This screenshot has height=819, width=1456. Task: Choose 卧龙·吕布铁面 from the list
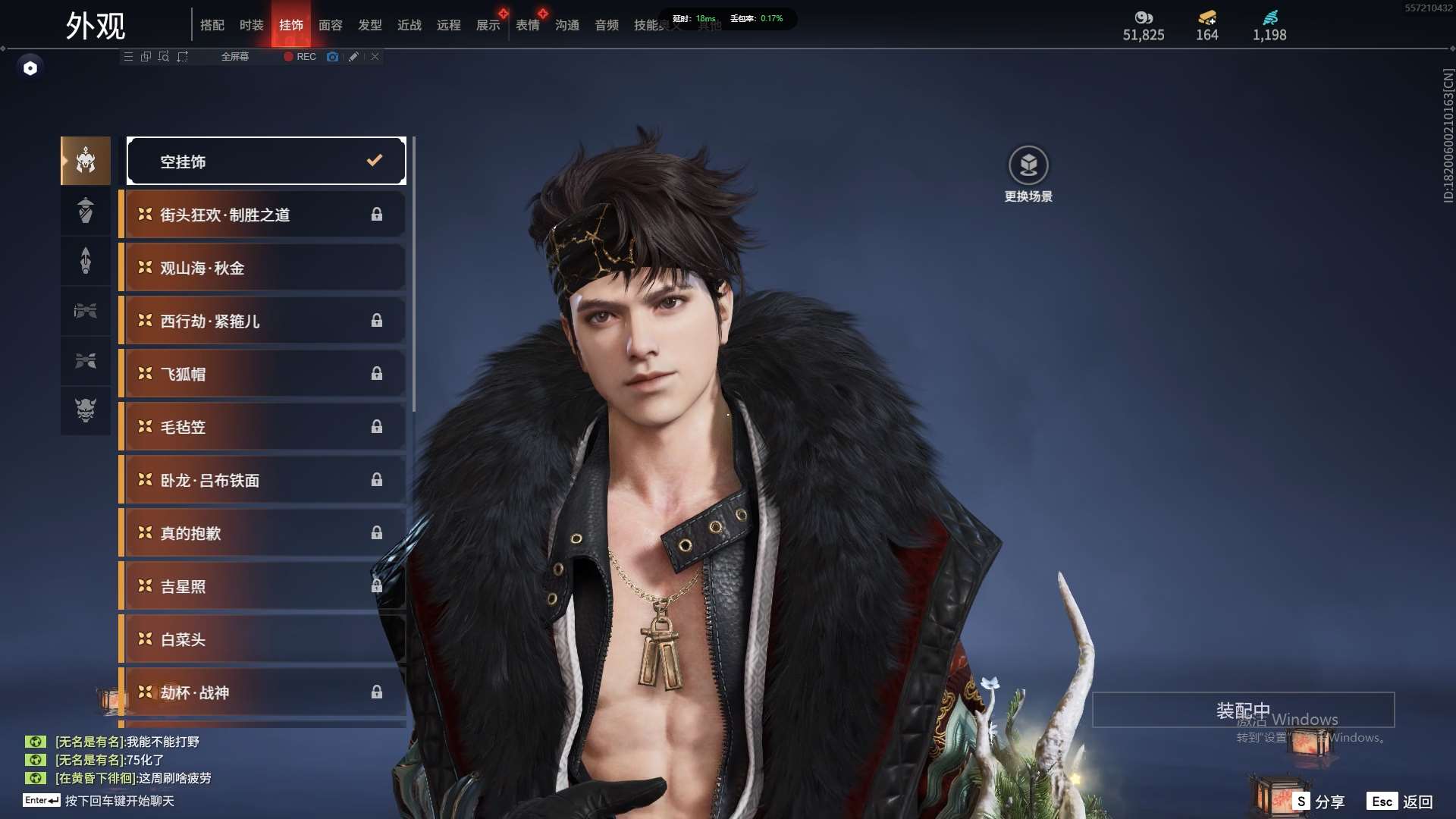pos(262,480)
